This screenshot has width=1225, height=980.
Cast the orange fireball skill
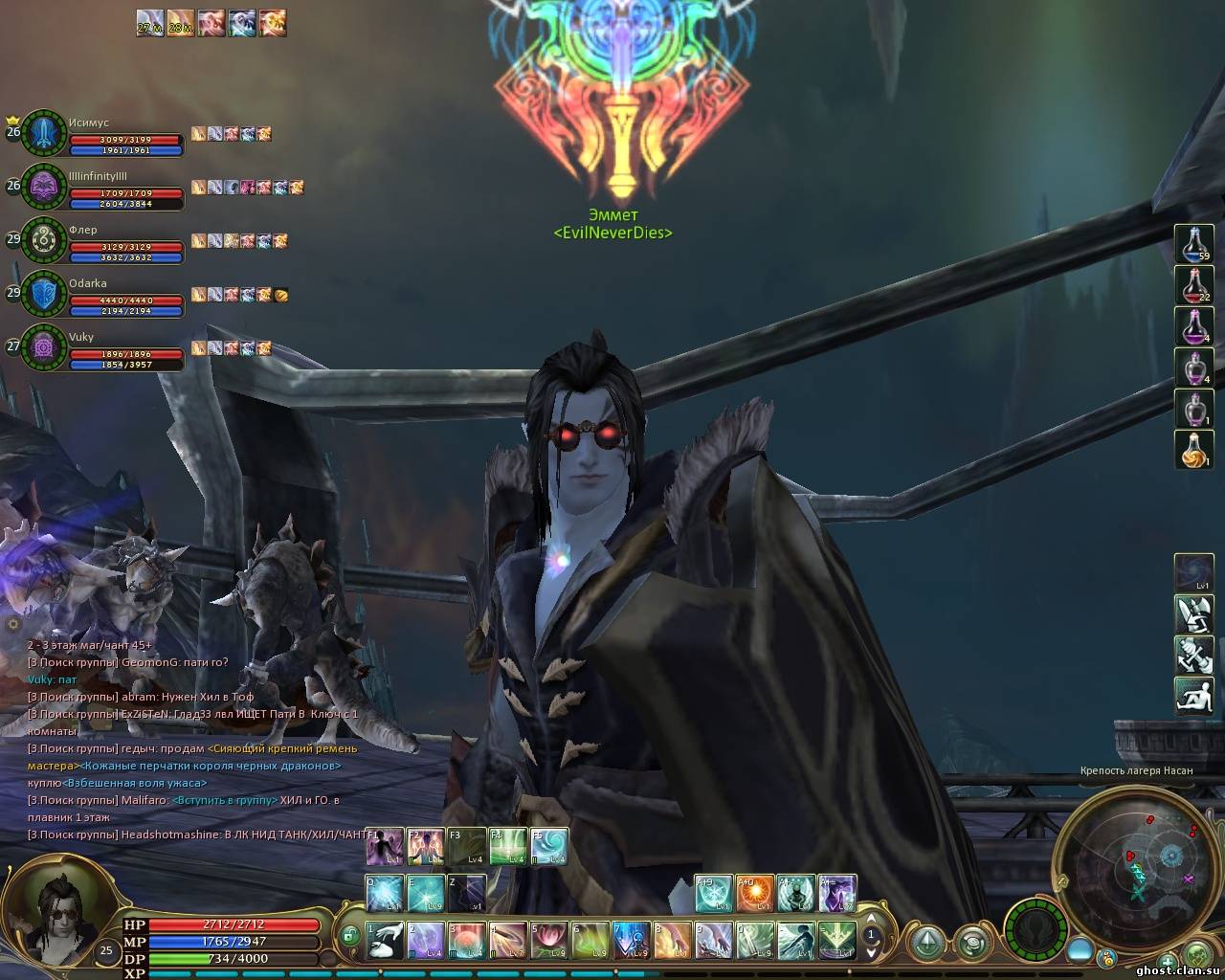(754, 893)
